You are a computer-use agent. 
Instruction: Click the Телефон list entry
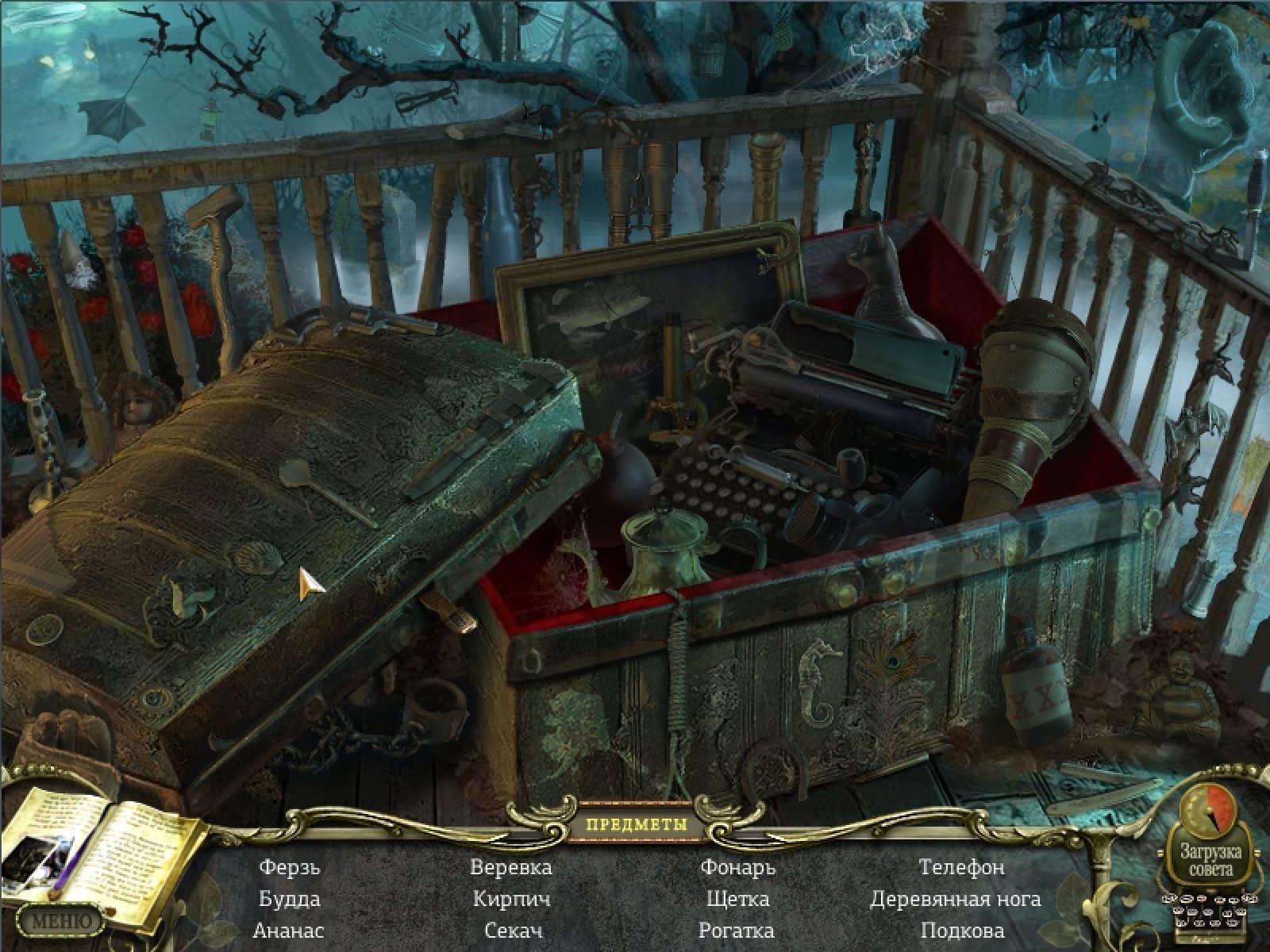point(962,867)
